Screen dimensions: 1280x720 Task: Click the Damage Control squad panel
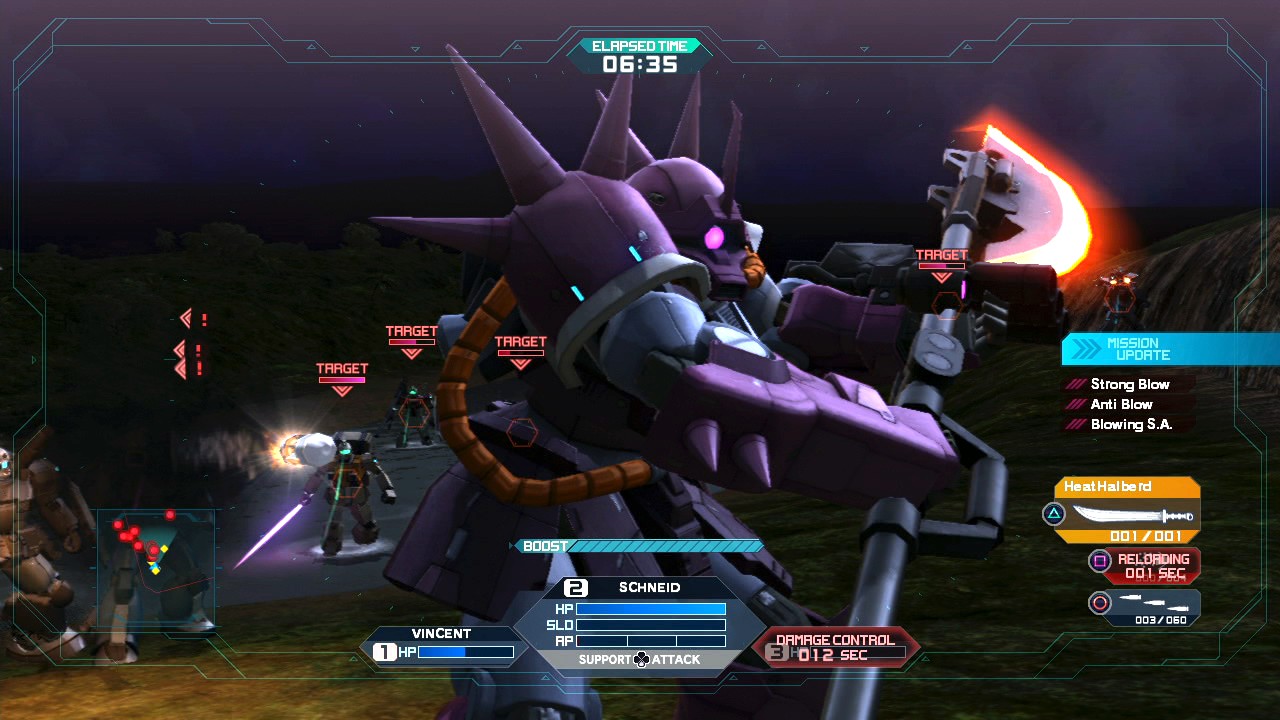835,647
